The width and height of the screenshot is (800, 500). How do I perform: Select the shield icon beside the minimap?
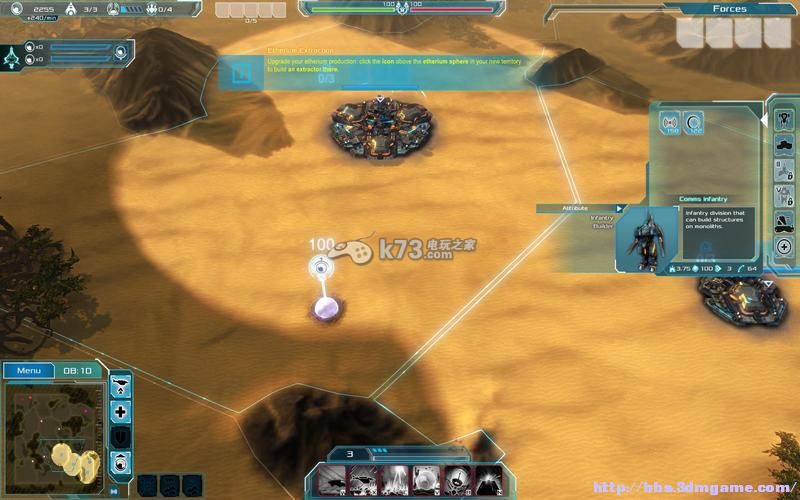coord(120,437)
